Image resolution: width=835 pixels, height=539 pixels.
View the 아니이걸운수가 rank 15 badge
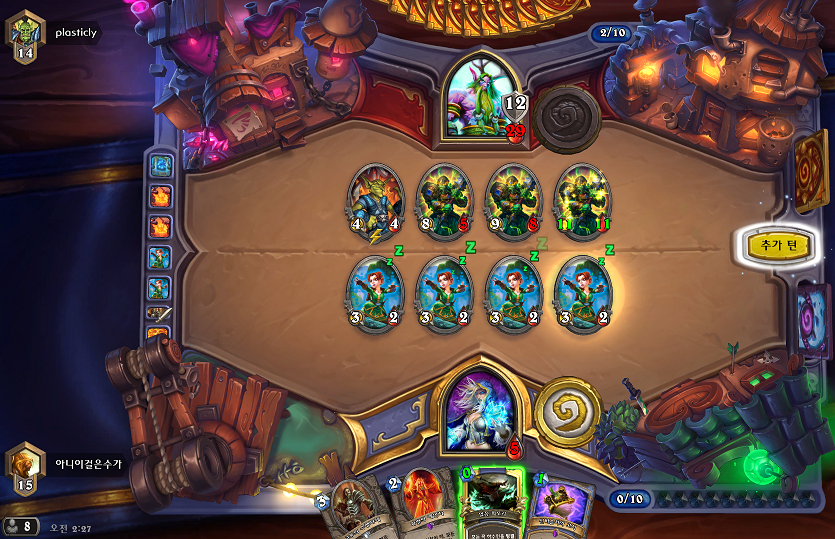coord(25,469)
